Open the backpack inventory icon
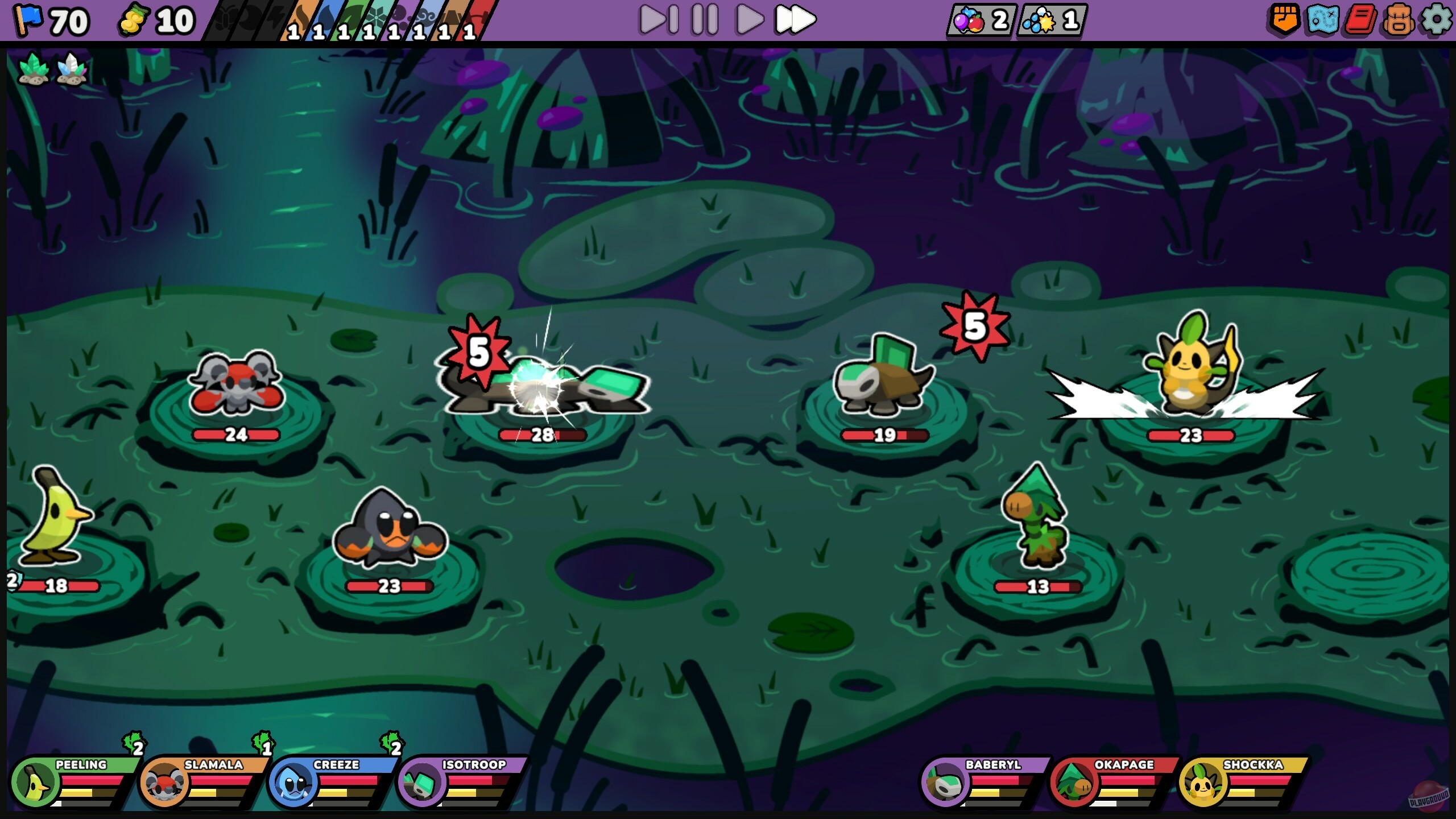 tap(1399, 20)
